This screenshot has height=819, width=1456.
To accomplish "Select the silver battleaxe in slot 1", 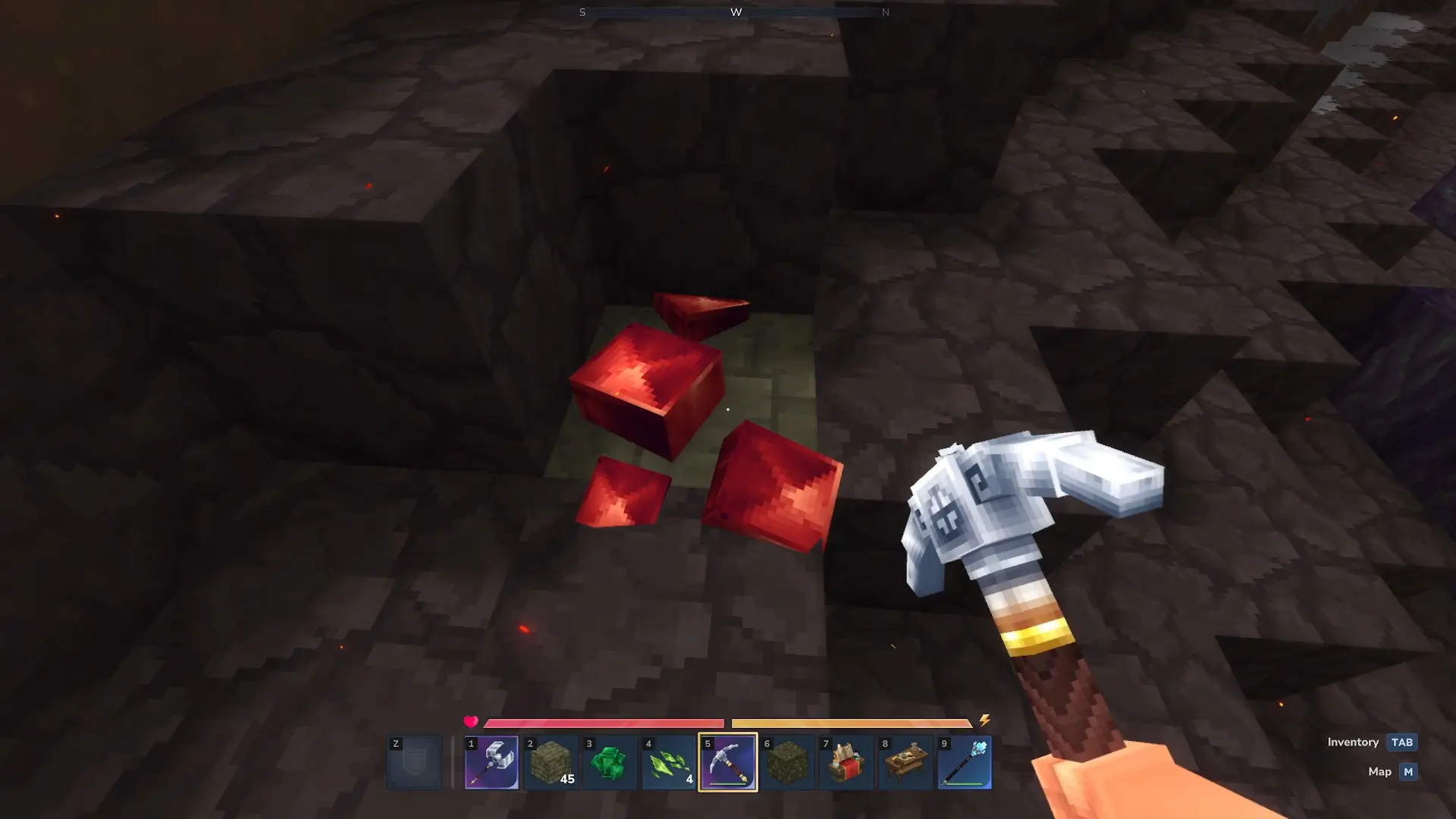I will click(x=491, y=763).
